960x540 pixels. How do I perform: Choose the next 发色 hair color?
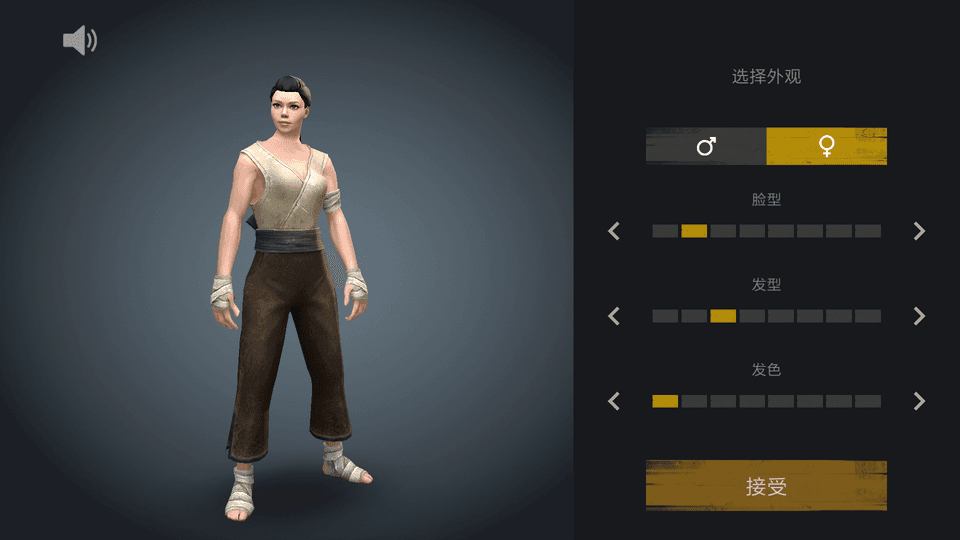[919, 401]
